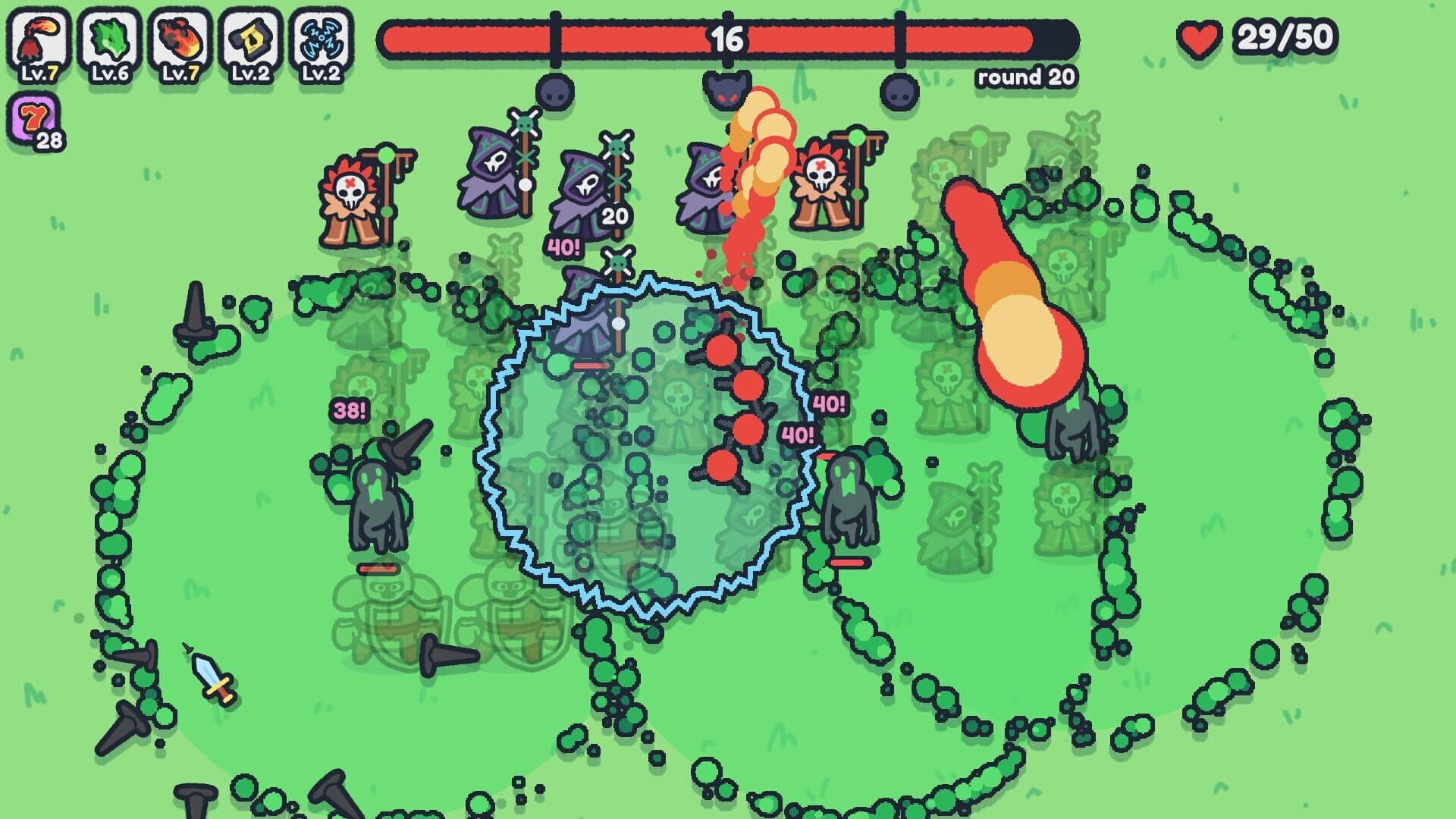The image size is (1456, 819).
Task: Select the witch tower inside the blue aura
Action: [584, 318]
